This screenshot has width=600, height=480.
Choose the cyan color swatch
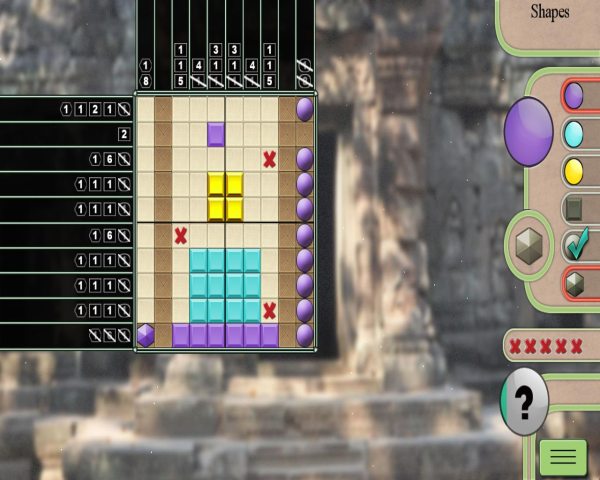(x=574, y=133)
